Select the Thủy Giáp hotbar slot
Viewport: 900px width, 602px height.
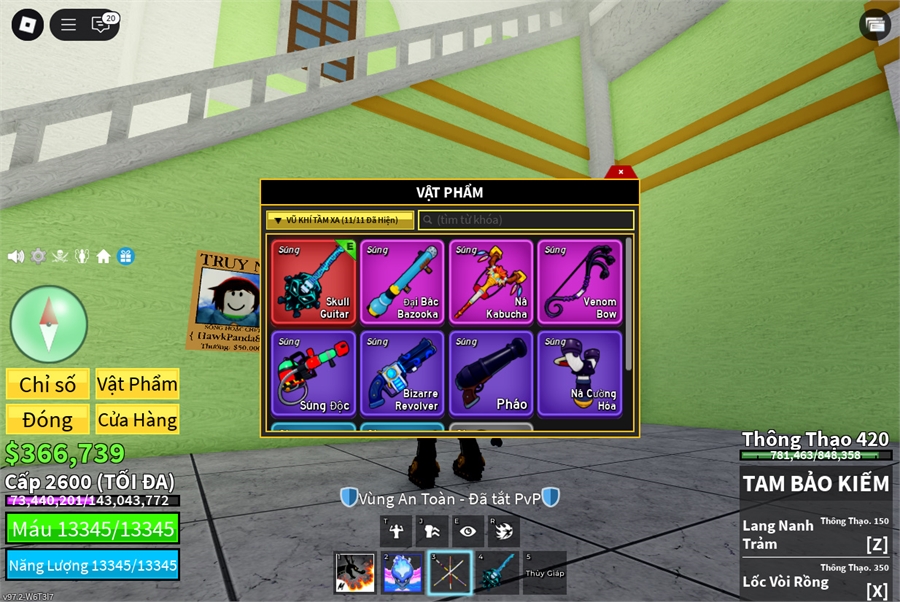point(544,573)
